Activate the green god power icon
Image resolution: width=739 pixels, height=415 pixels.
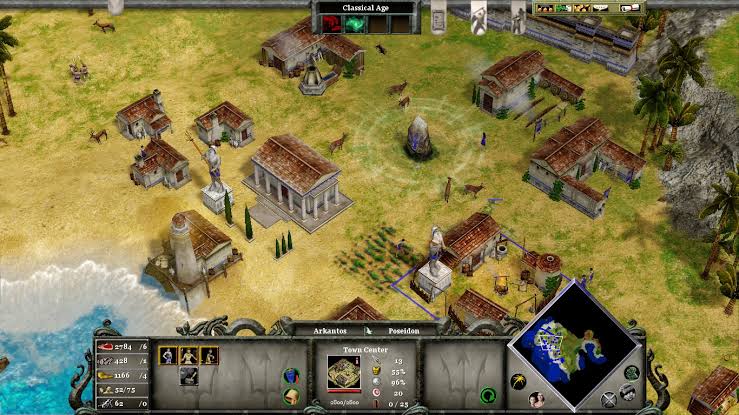[x=352, y=24]
